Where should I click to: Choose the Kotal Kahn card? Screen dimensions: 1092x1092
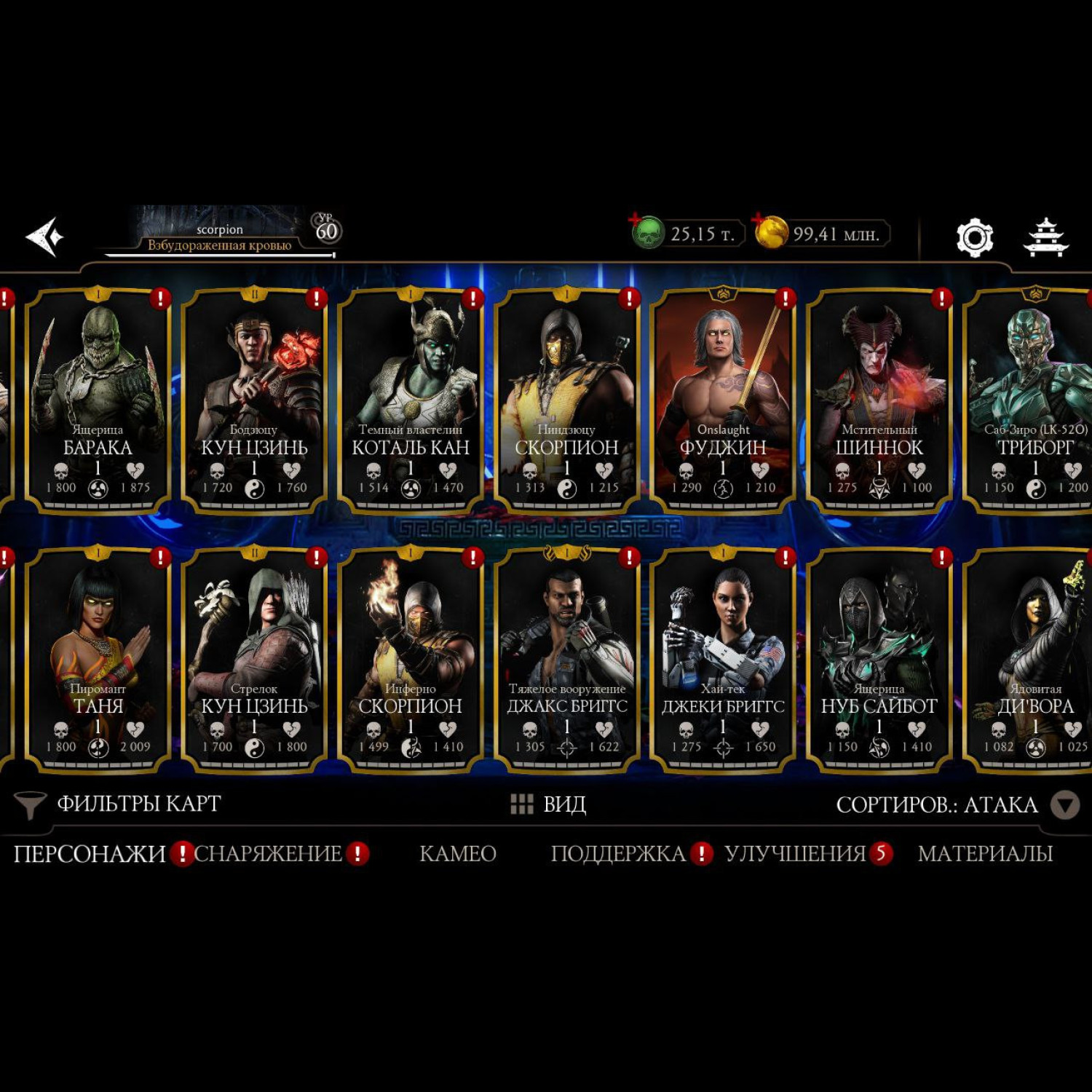[x=411, y=400]
